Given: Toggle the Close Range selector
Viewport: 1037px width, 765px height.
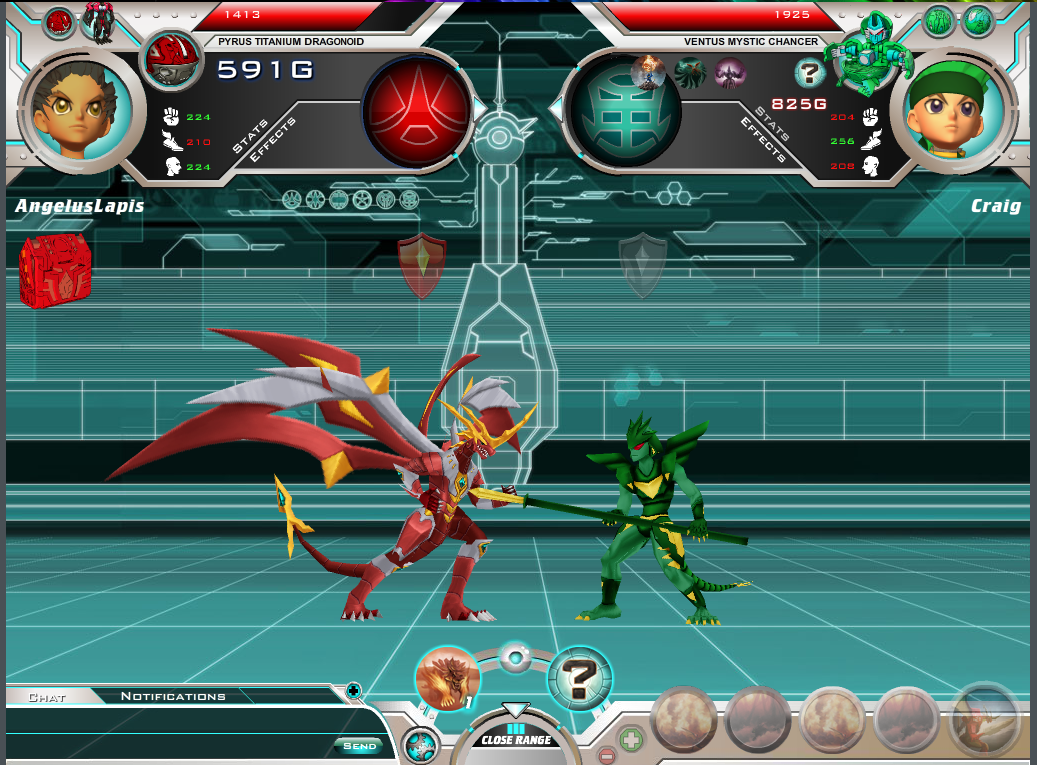Looking at the screenshot, I should 516,738.
